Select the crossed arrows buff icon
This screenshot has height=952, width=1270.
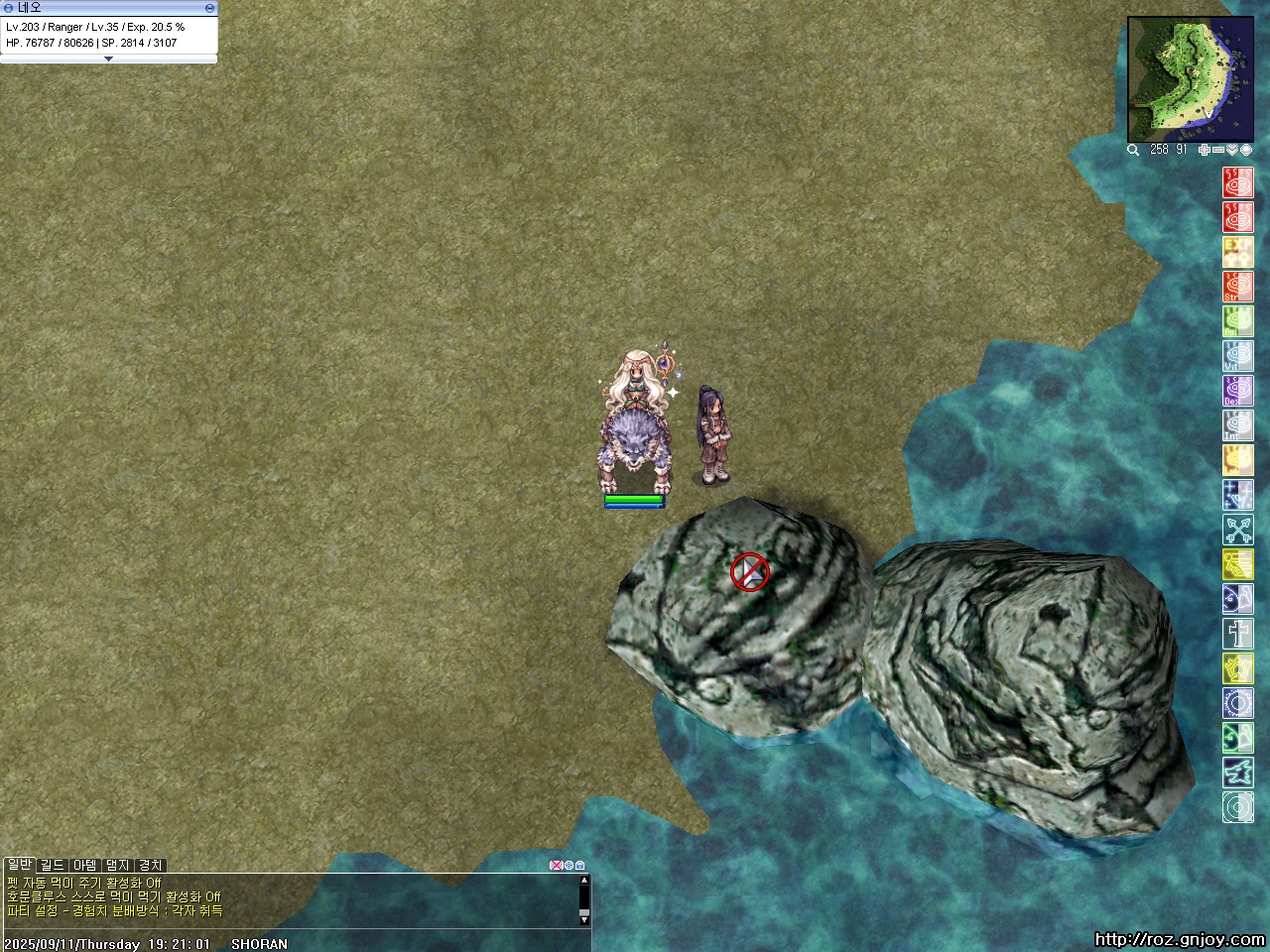(1237, 530)
